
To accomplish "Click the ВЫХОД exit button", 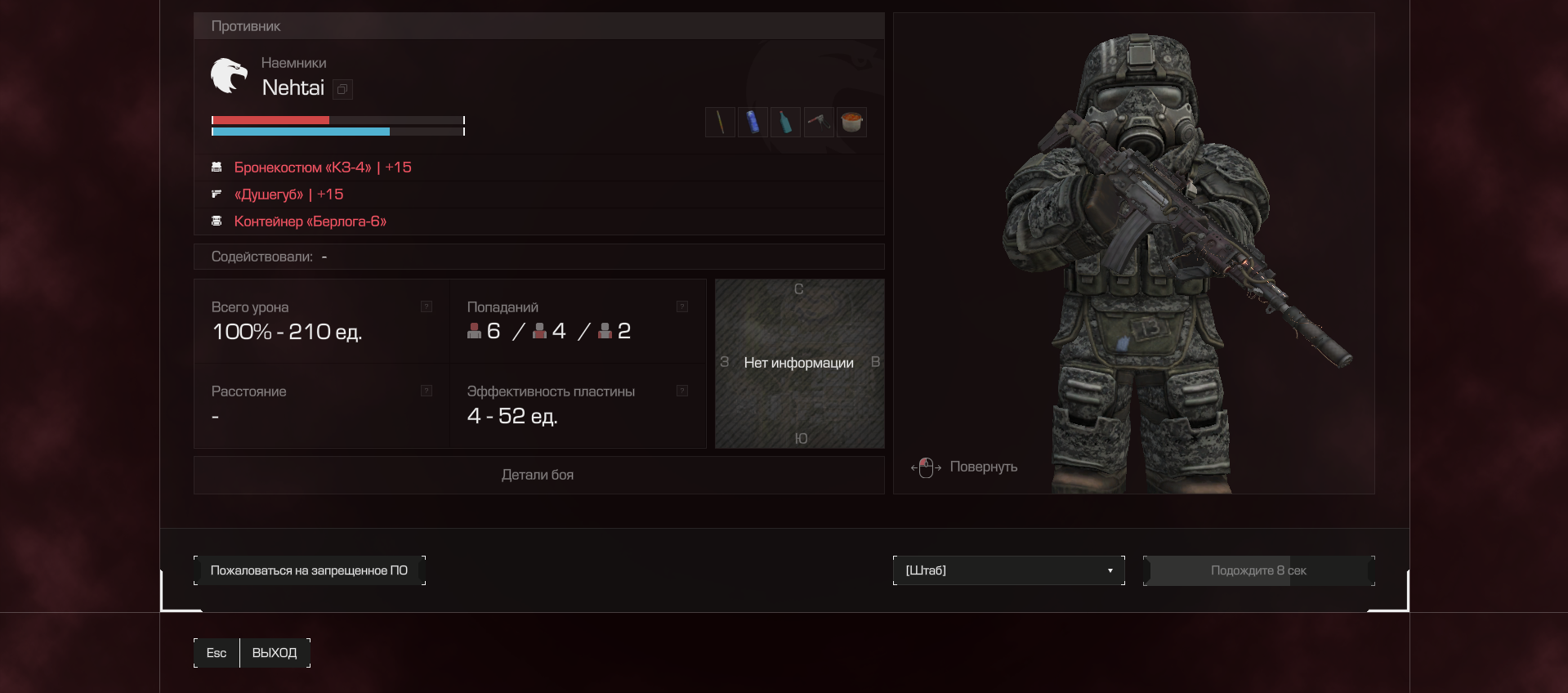I will coord(274,653).
